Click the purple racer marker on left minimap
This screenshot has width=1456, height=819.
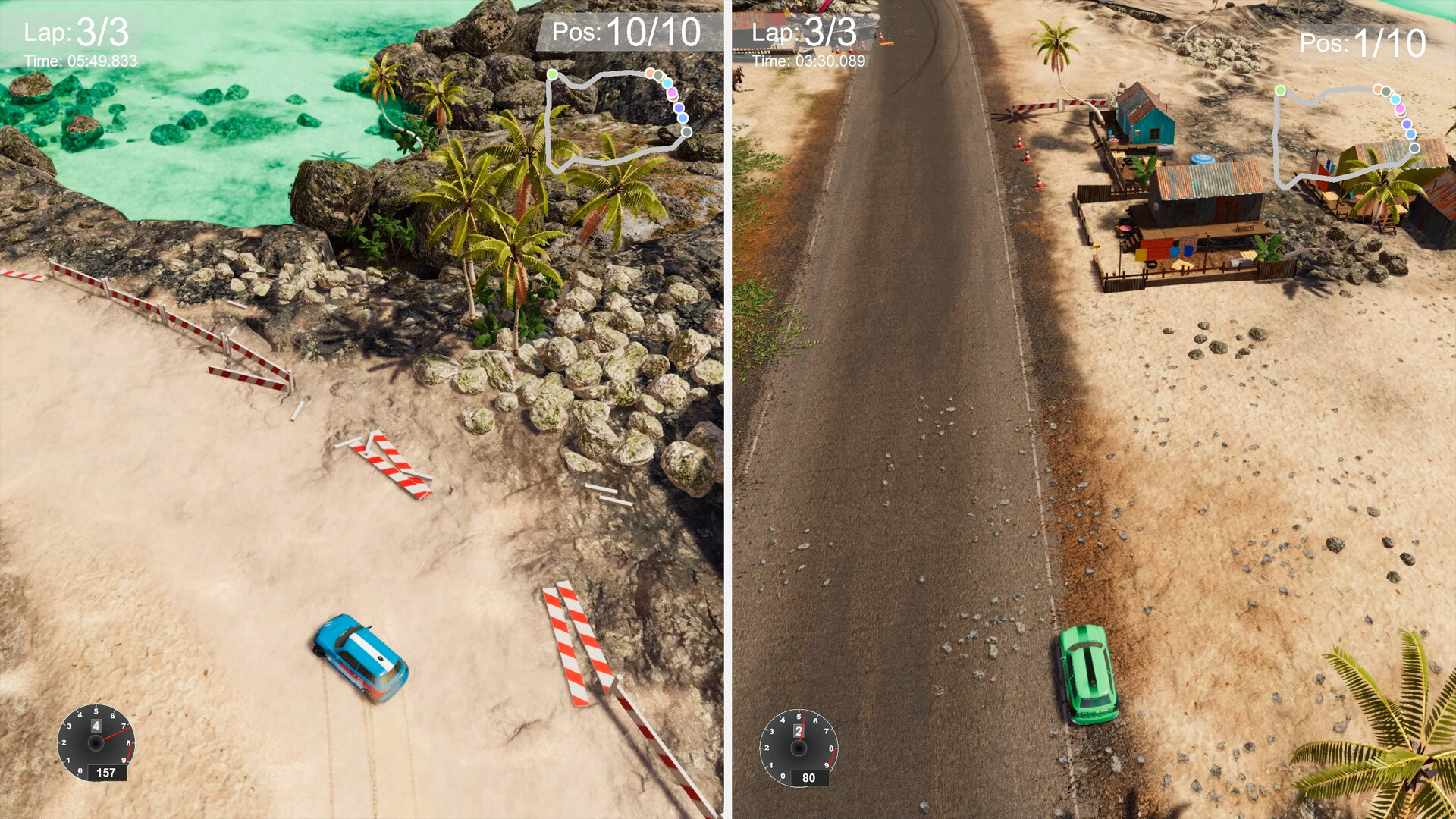pos(679,108)
